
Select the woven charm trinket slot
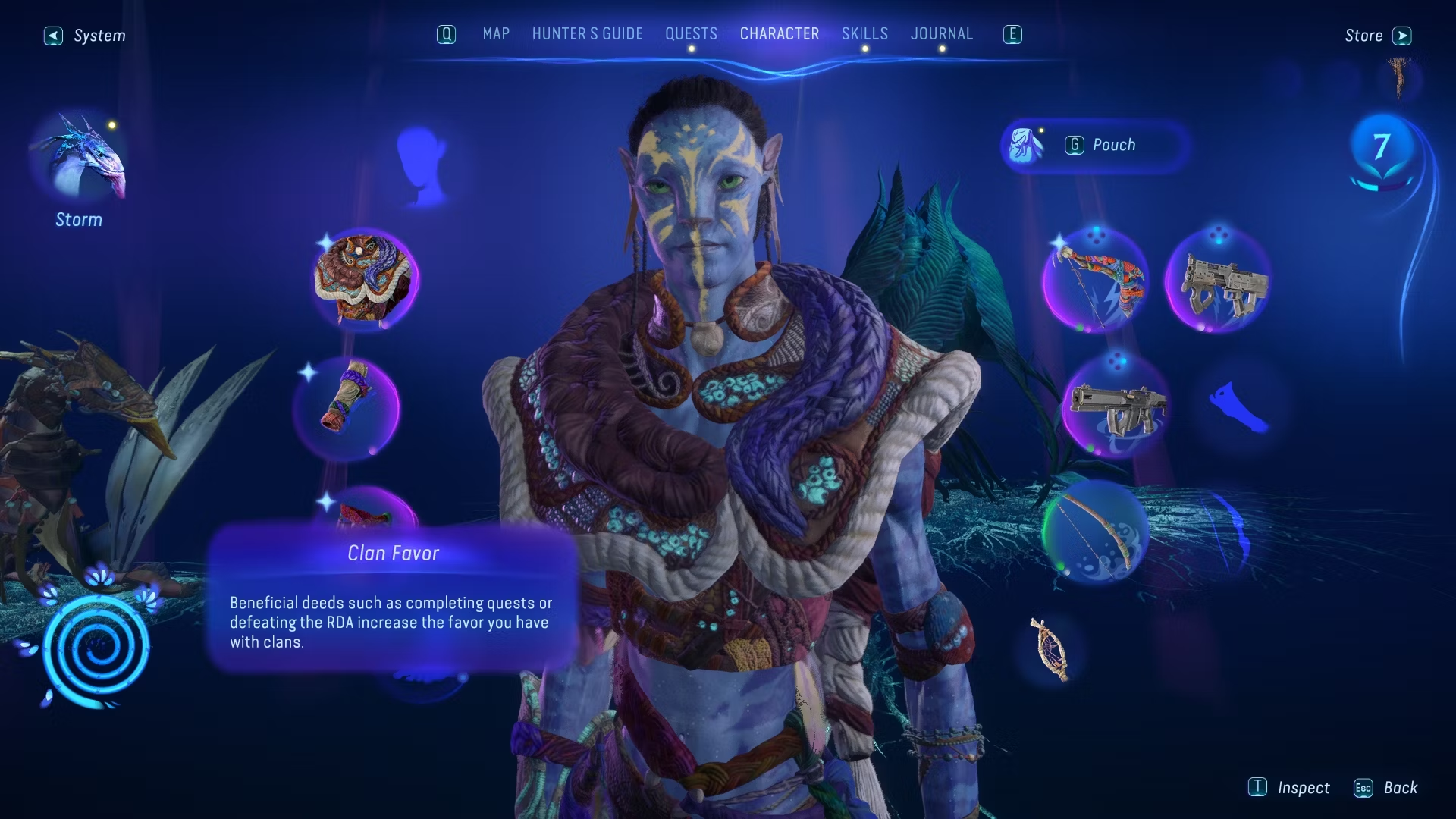1050,648
